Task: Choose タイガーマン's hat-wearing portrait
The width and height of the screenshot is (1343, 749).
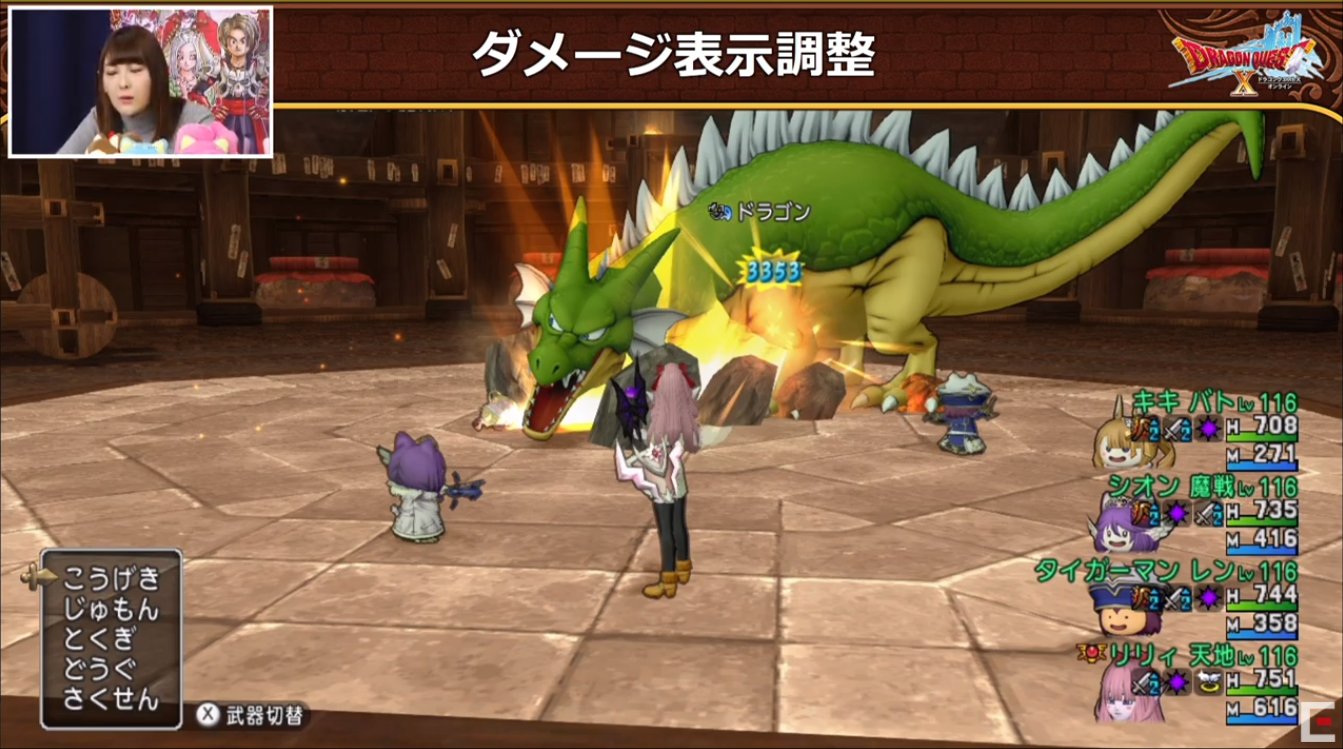Action: point(1121,611)
